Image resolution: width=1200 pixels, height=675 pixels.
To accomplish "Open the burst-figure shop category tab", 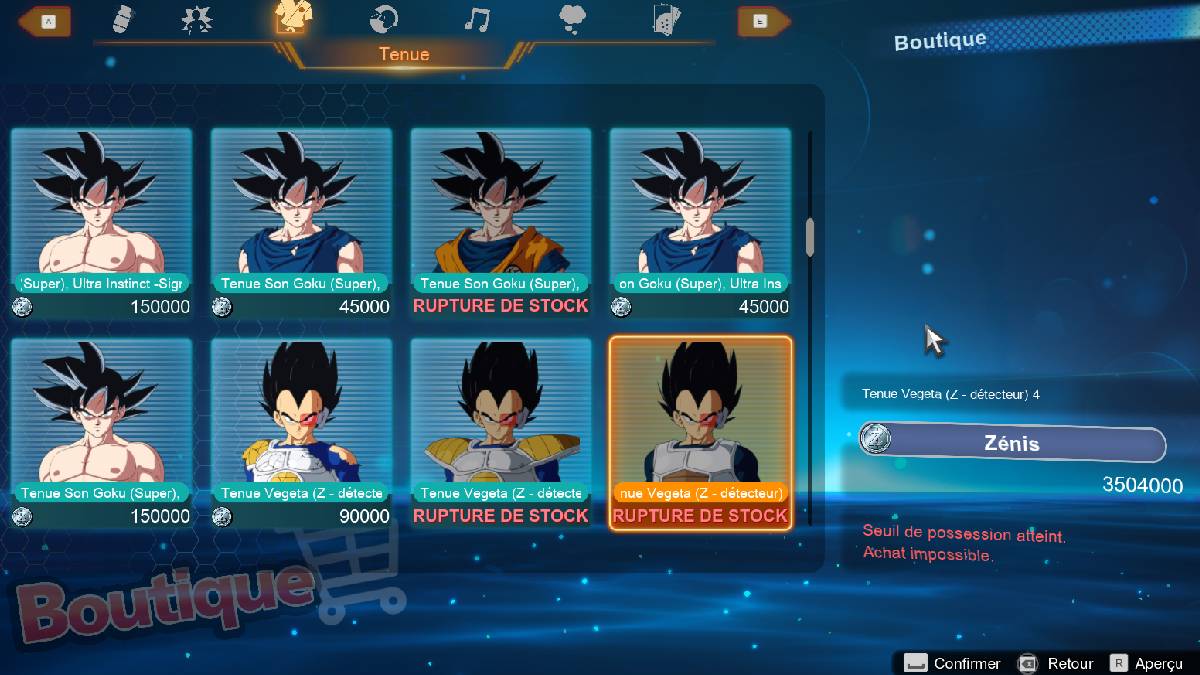I will click(x=197, y=19).
